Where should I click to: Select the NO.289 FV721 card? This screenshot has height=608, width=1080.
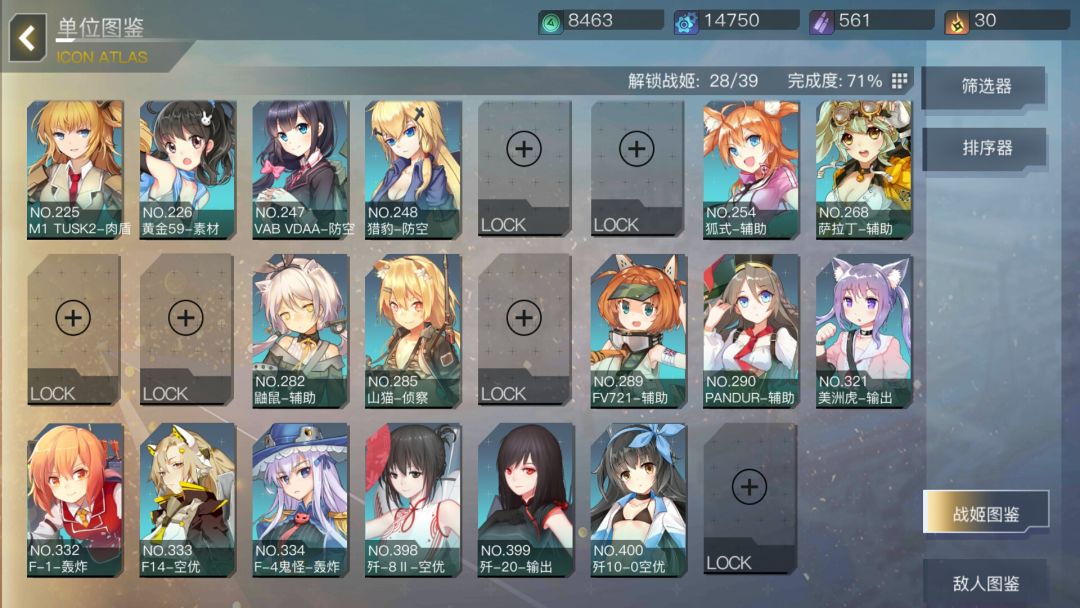click(x=639, y=330)
